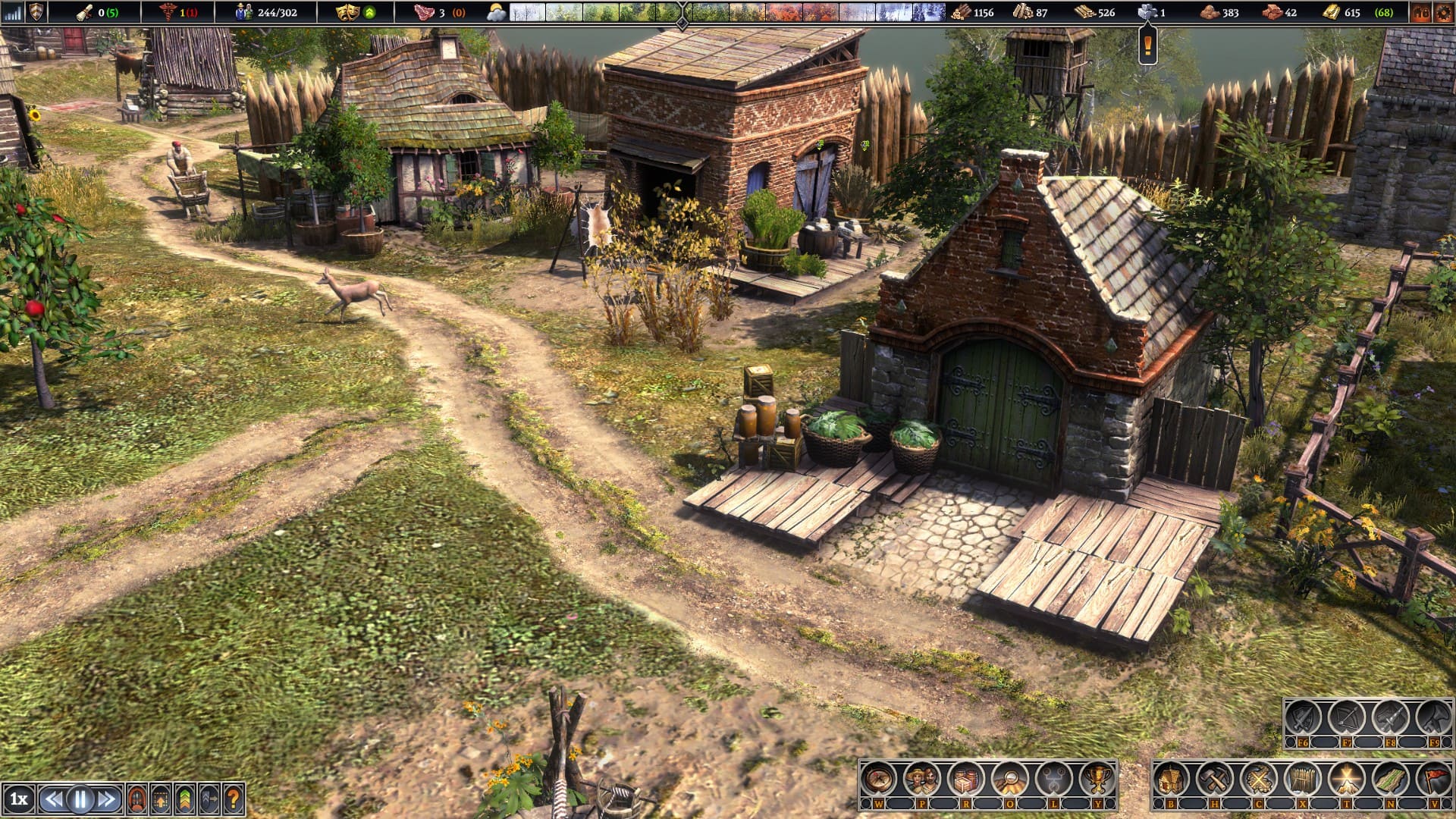1456x819 pixels.
Task: Click the exclamation mark alert notification
Action: tap(1147, 47)
